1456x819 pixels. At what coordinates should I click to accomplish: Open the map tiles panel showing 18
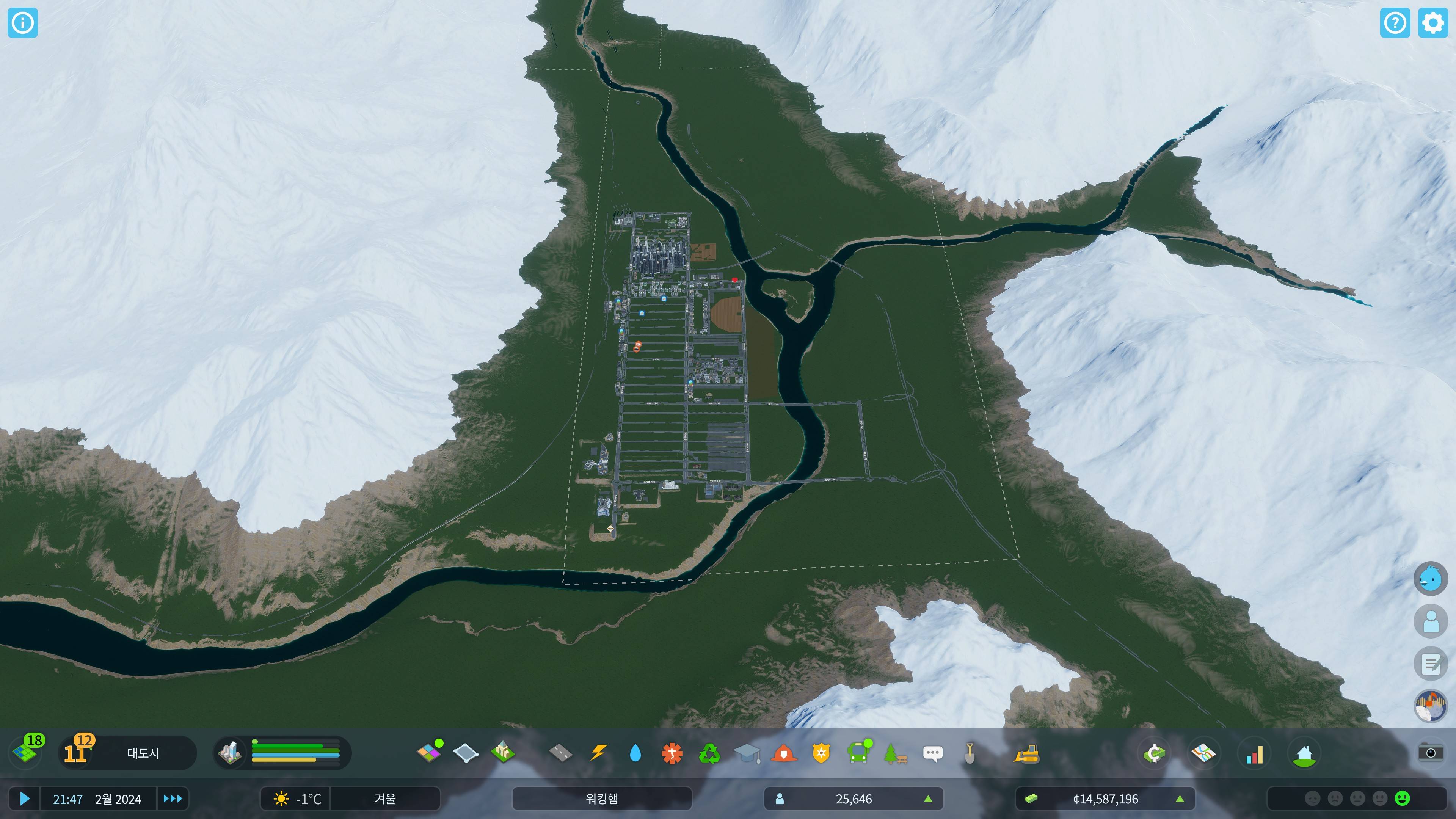[26, 752]
